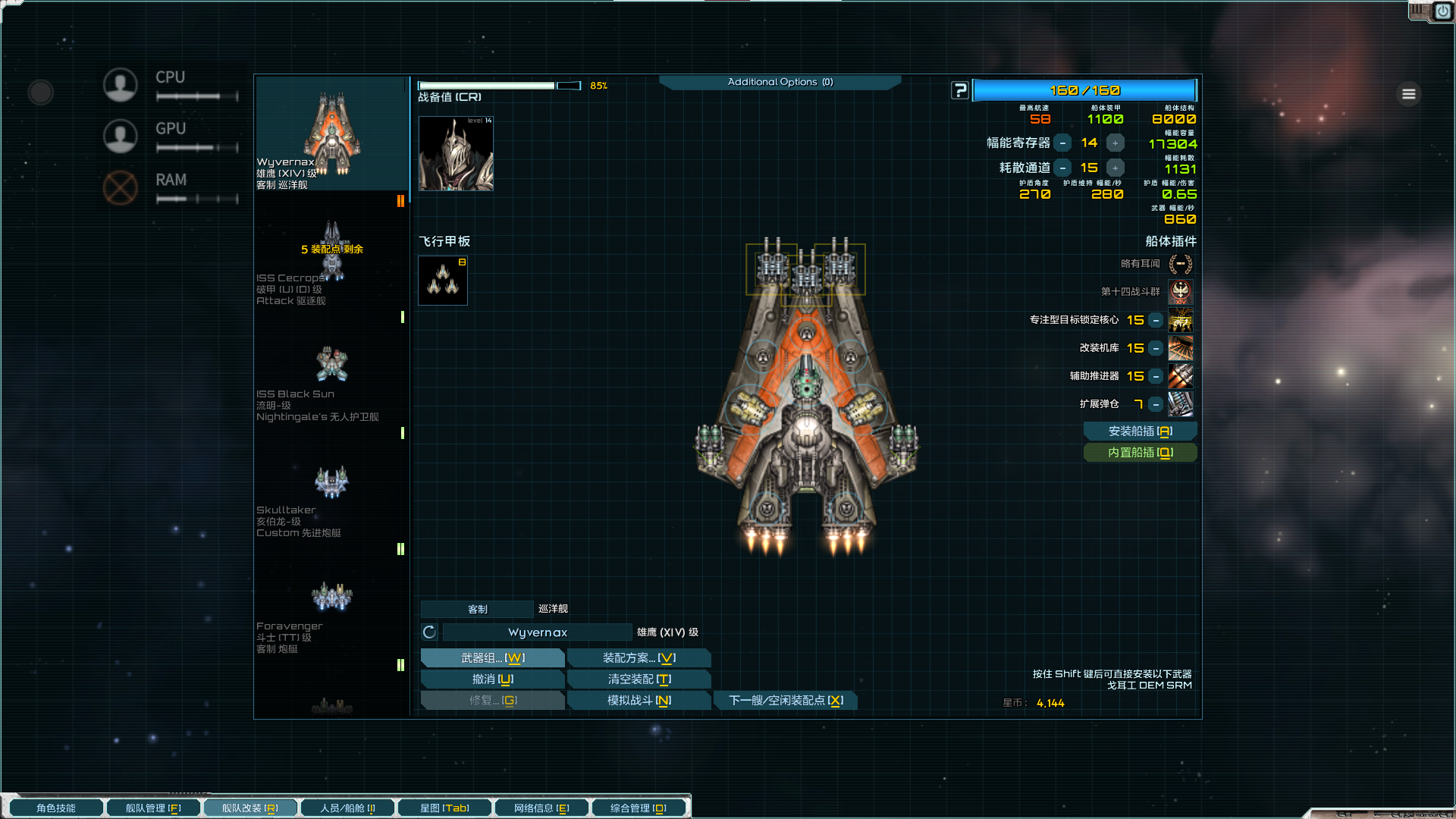Switch to 星图 map tab
The image size is (1456, 819).
(444, 808)
